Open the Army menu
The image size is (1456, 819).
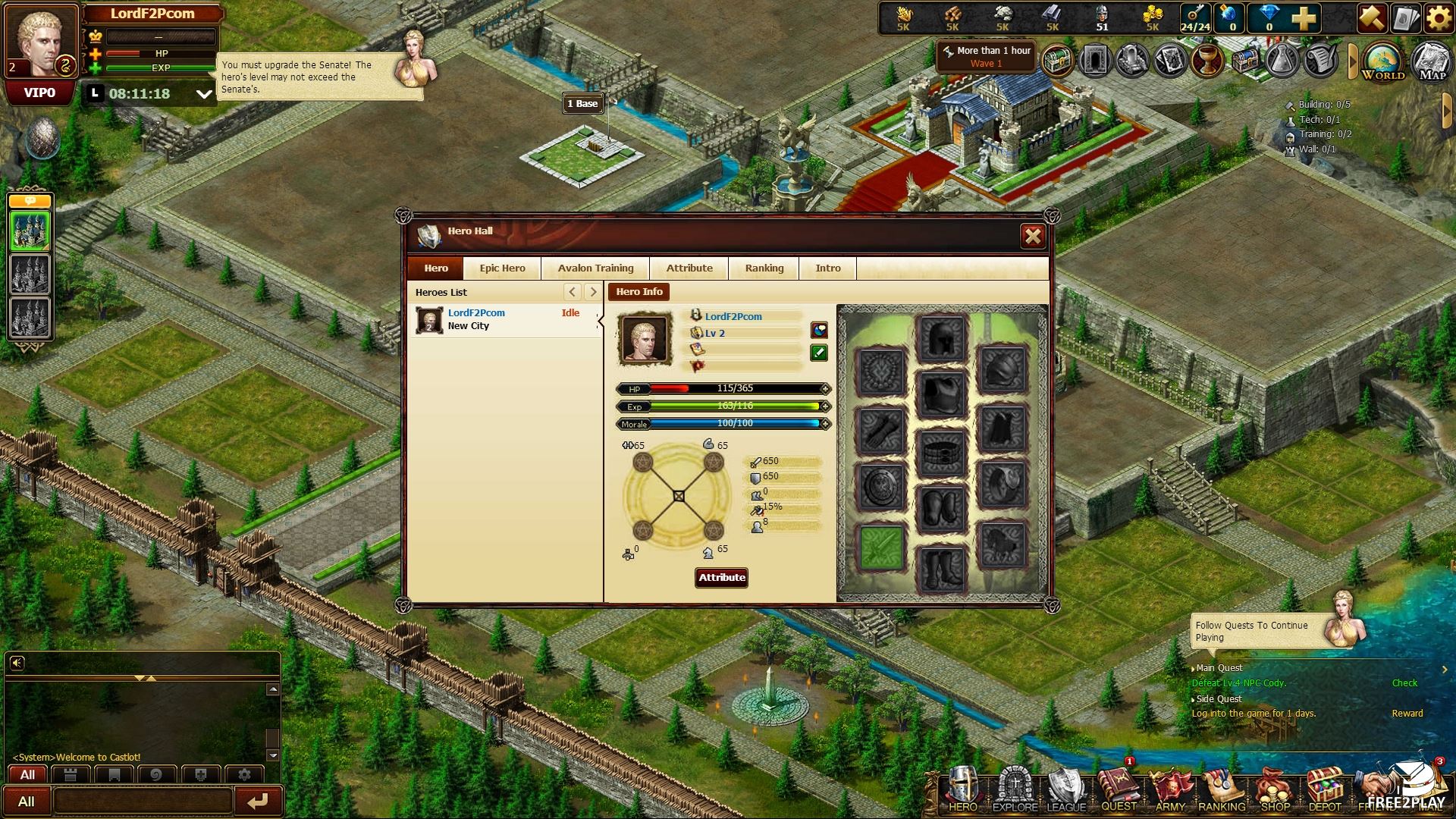[x=1170, y=791]
